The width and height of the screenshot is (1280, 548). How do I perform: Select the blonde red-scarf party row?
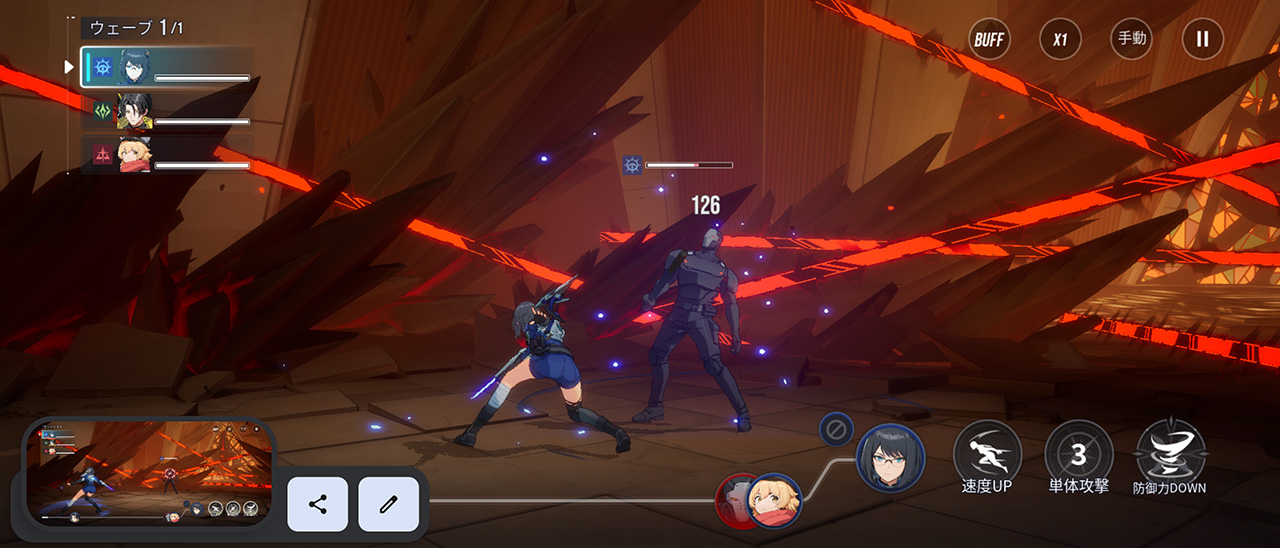167,156
